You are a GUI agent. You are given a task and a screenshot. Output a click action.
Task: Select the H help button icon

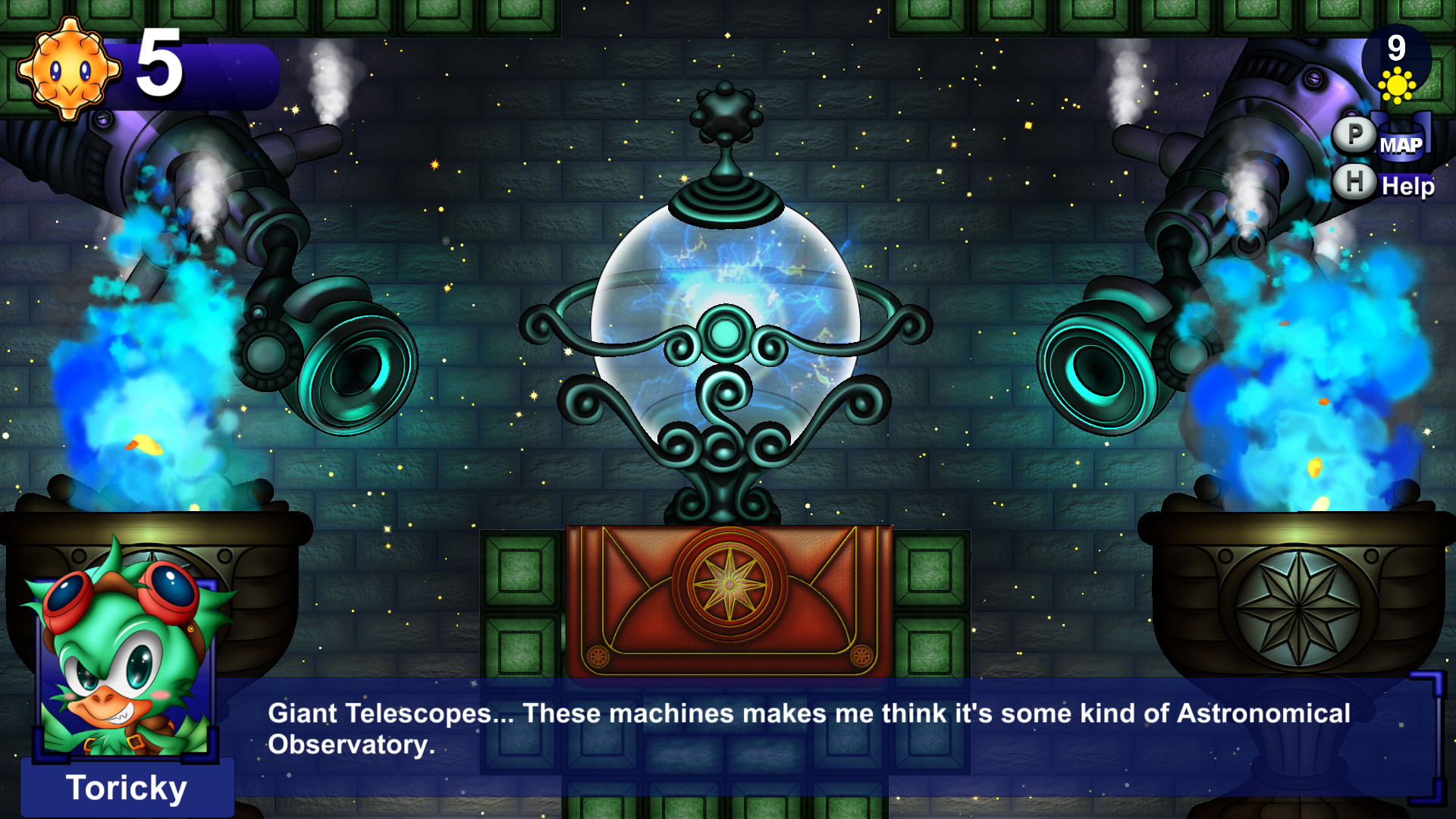[x=1354, y=182]
